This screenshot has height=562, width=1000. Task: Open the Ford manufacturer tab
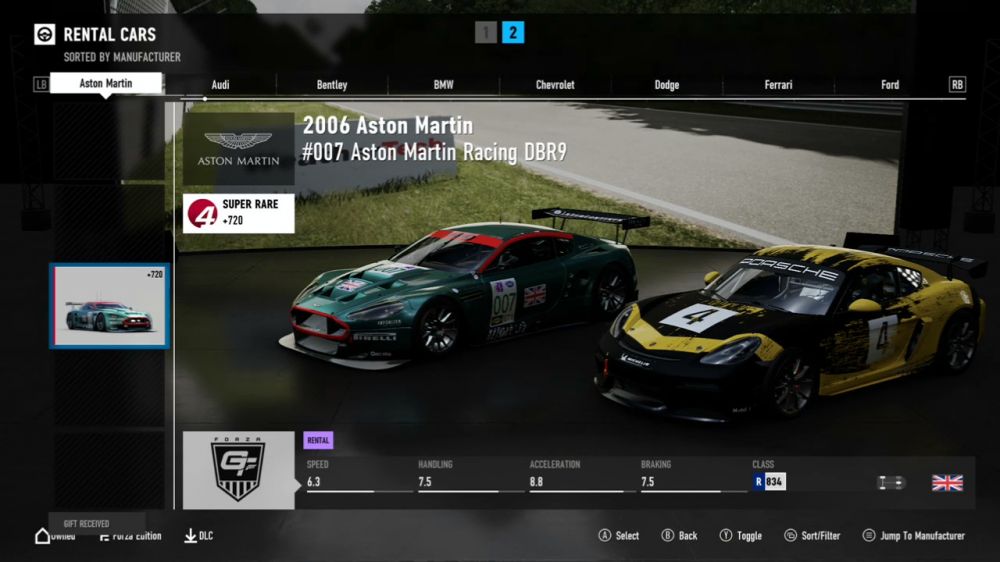pyautogui.click(x=890, y=85)
